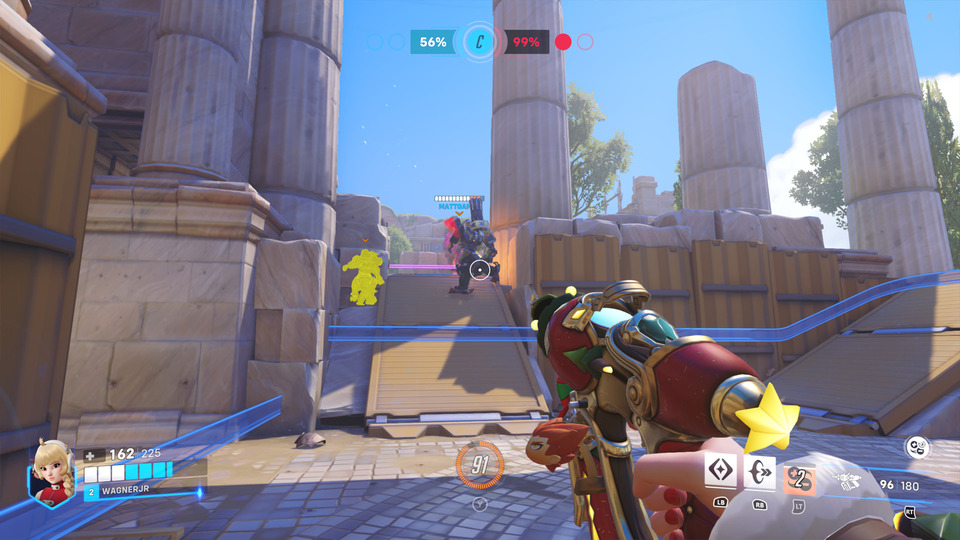Open the round perks icon above the ammo
Screen dimensions: 960x540
point(917,447)
